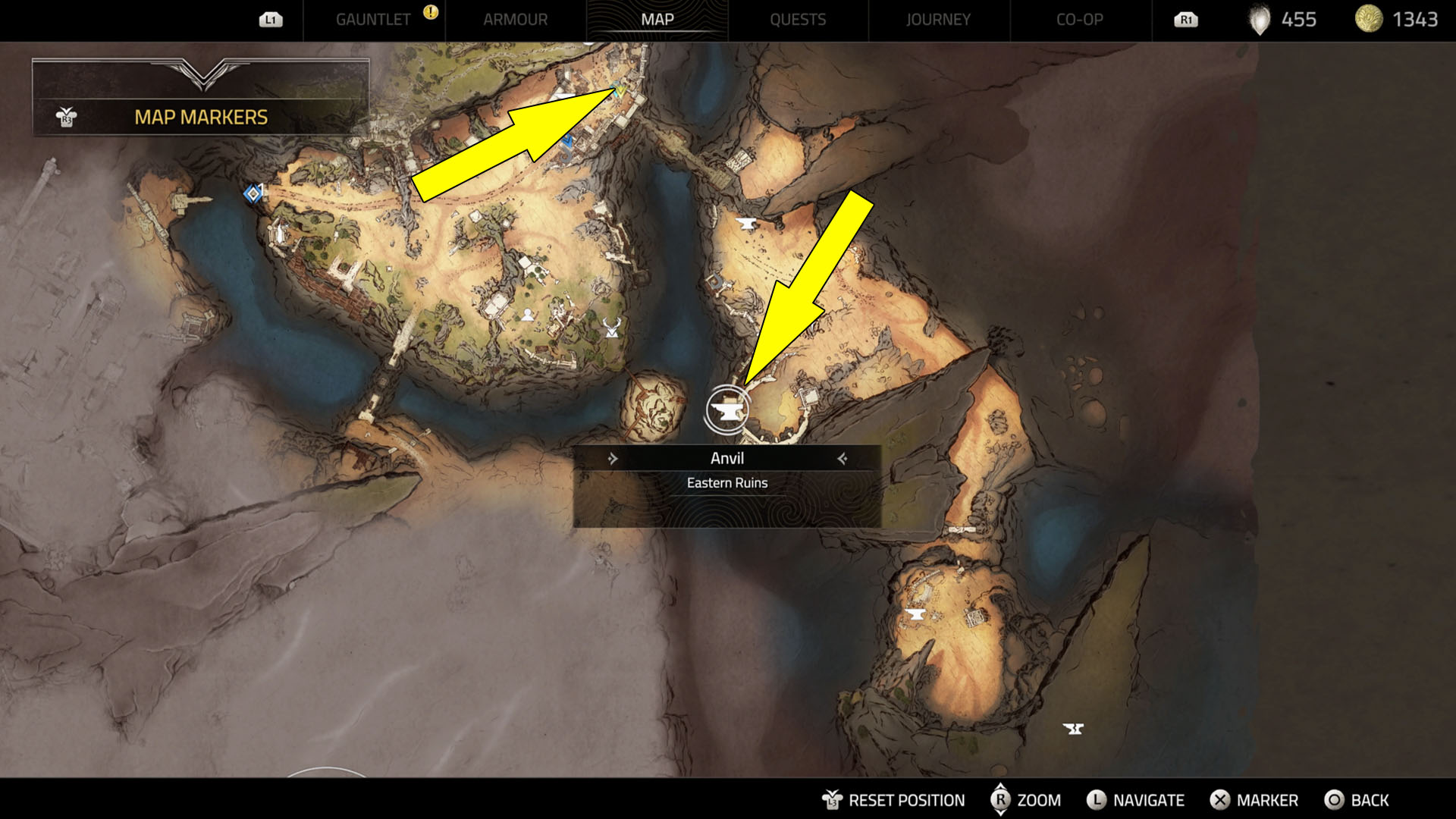Screen dimensions: 1456x819
Task: Click the yellow chevron objective marker
Action: coord(620,92)
